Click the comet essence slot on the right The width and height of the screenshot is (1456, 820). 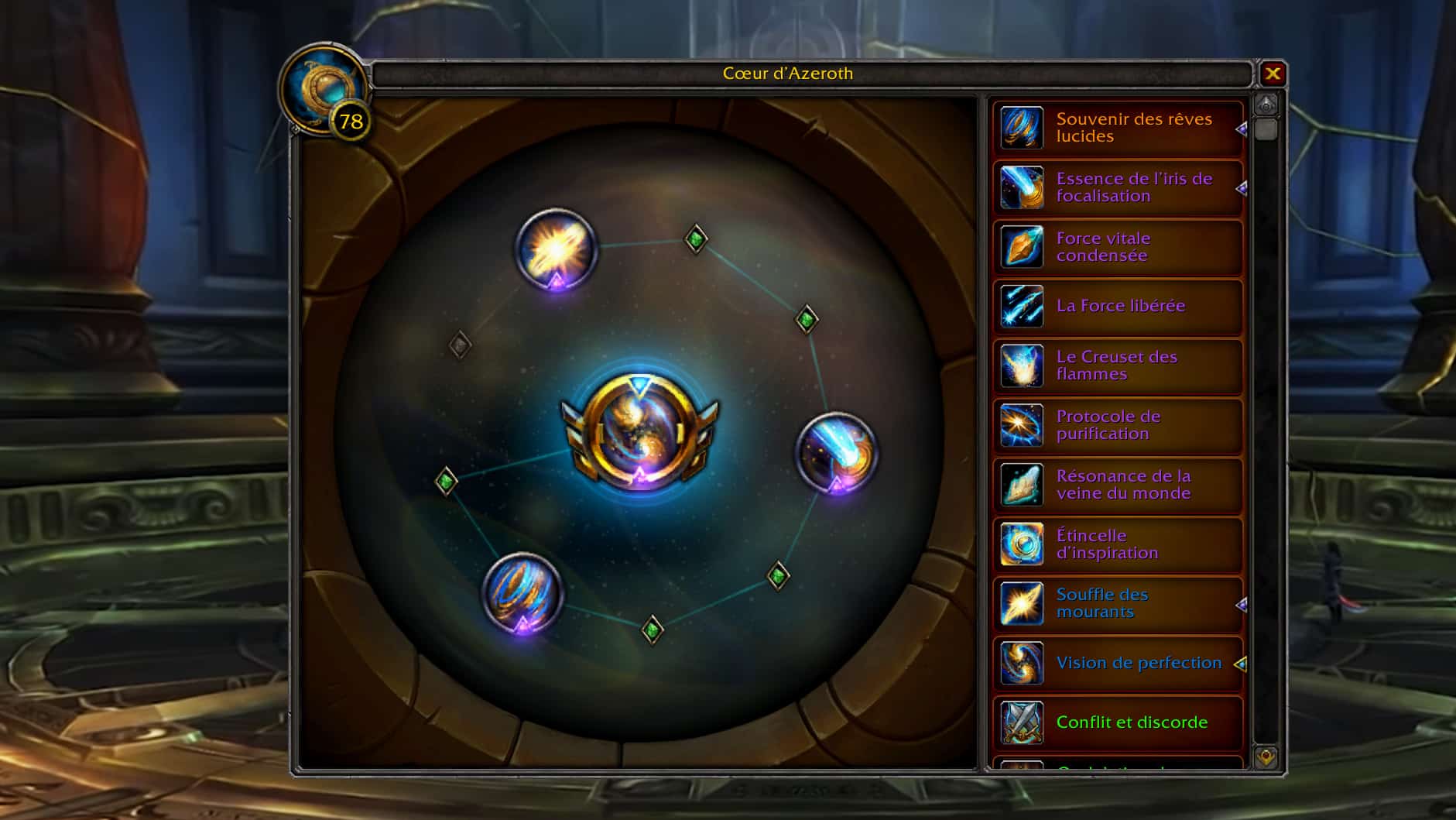836,452
